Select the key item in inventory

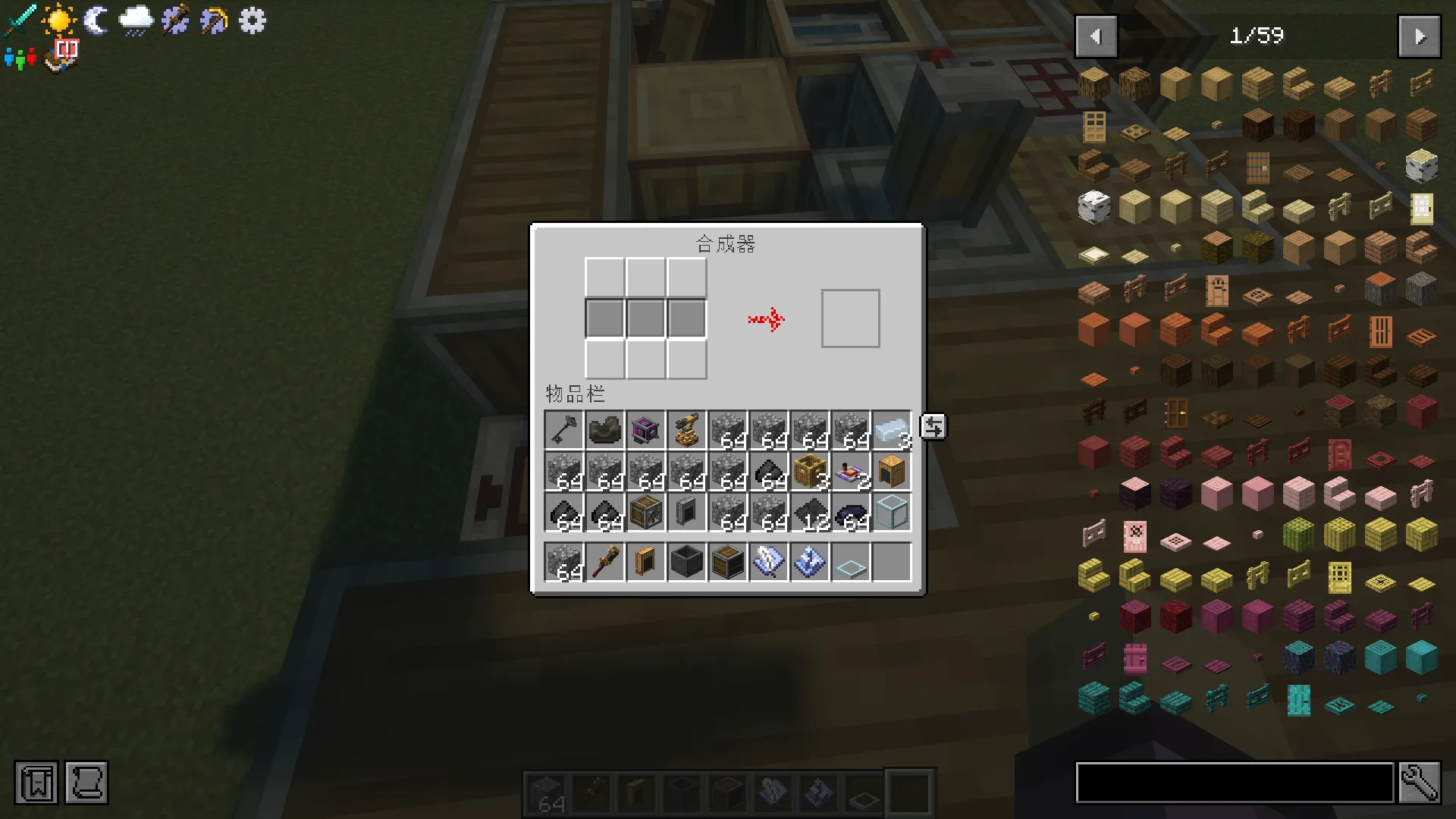coord(563,431)
